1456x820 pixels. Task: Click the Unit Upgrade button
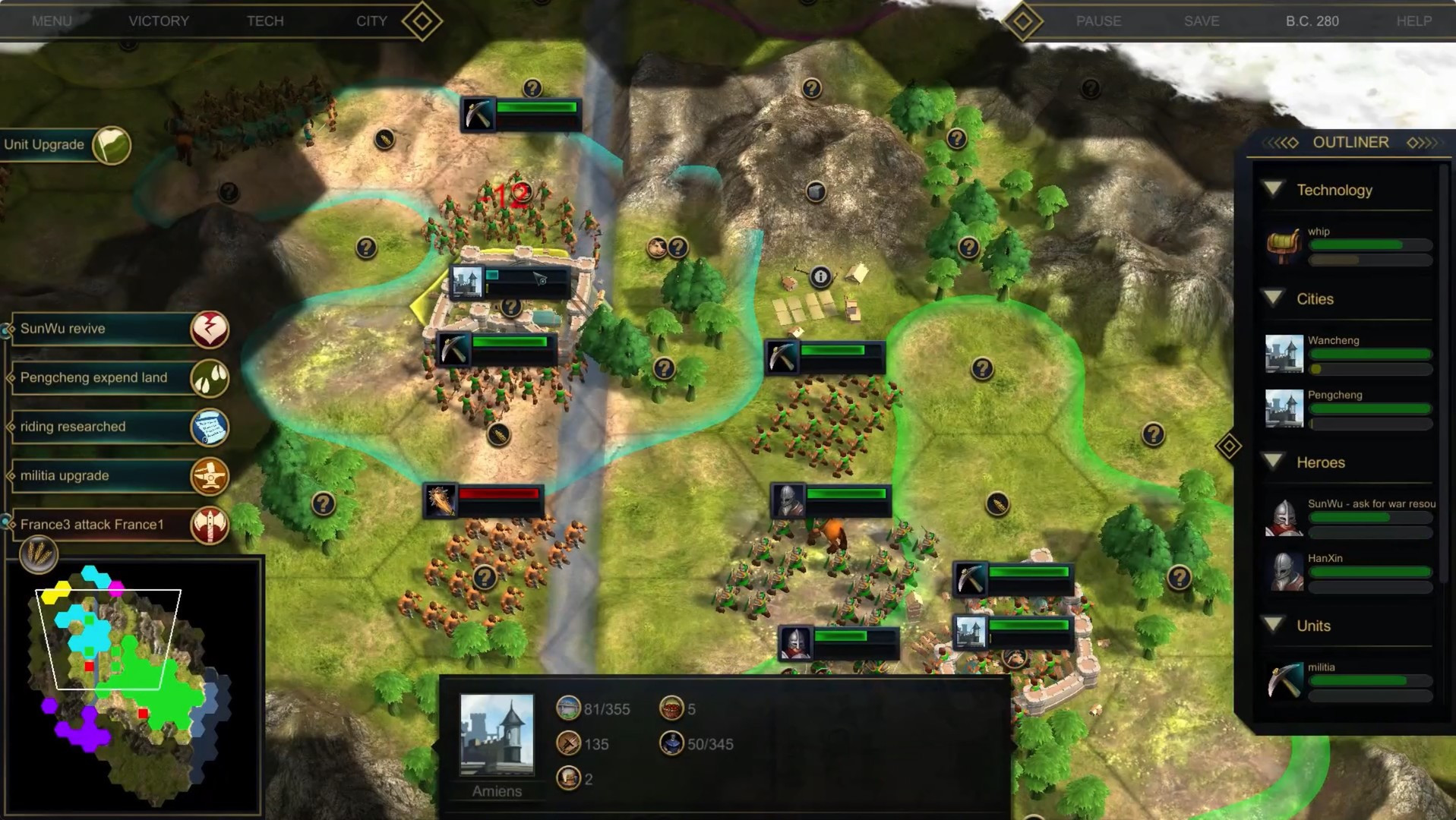coord(65,145)
